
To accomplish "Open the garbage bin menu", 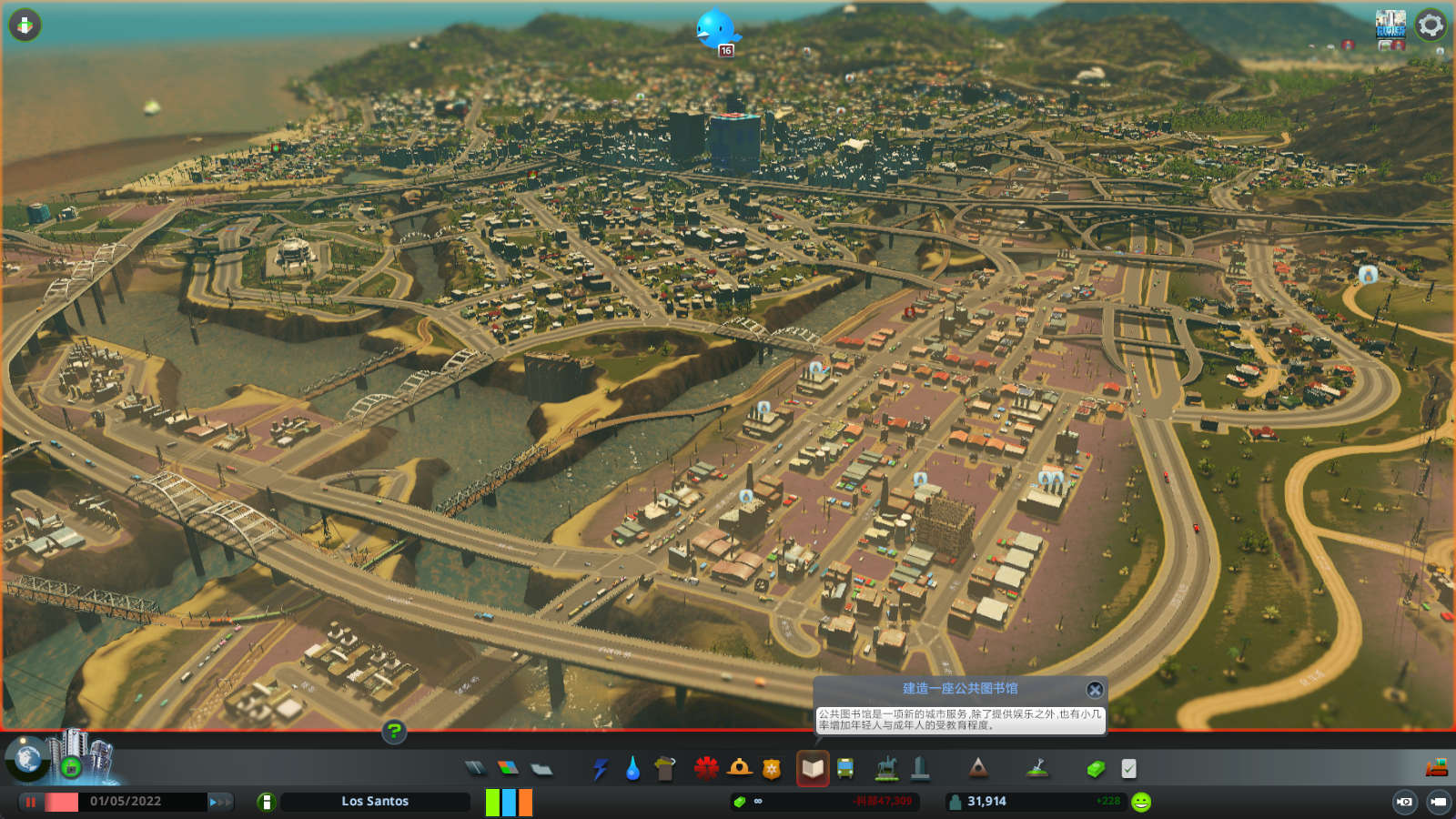I will (665, 769).
